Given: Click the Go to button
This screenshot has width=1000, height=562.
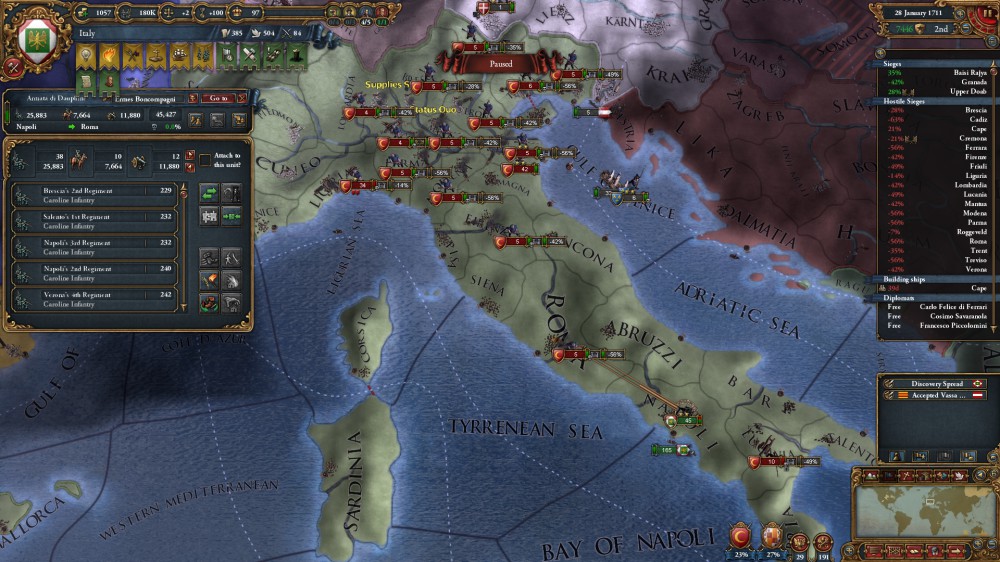Looking at the screenshot, I should [x=218, y=98].
